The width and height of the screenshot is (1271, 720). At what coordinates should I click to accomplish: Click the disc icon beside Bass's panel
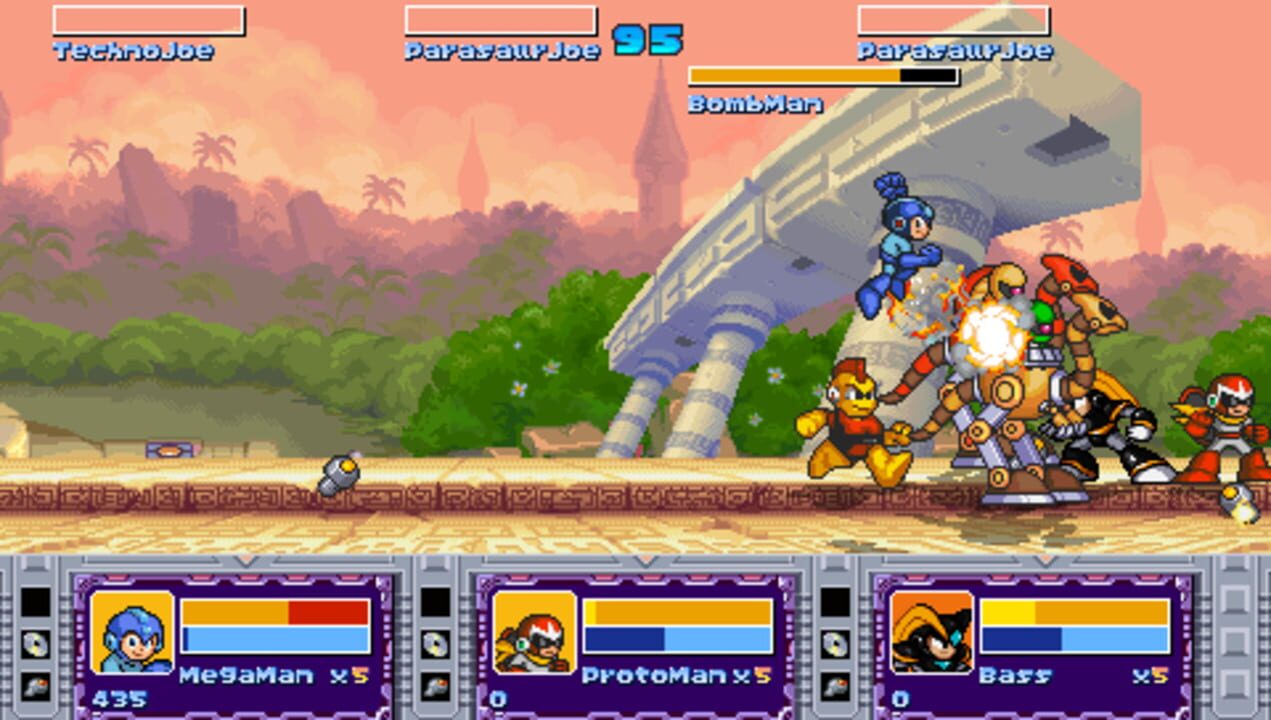[x=835, y=644]
